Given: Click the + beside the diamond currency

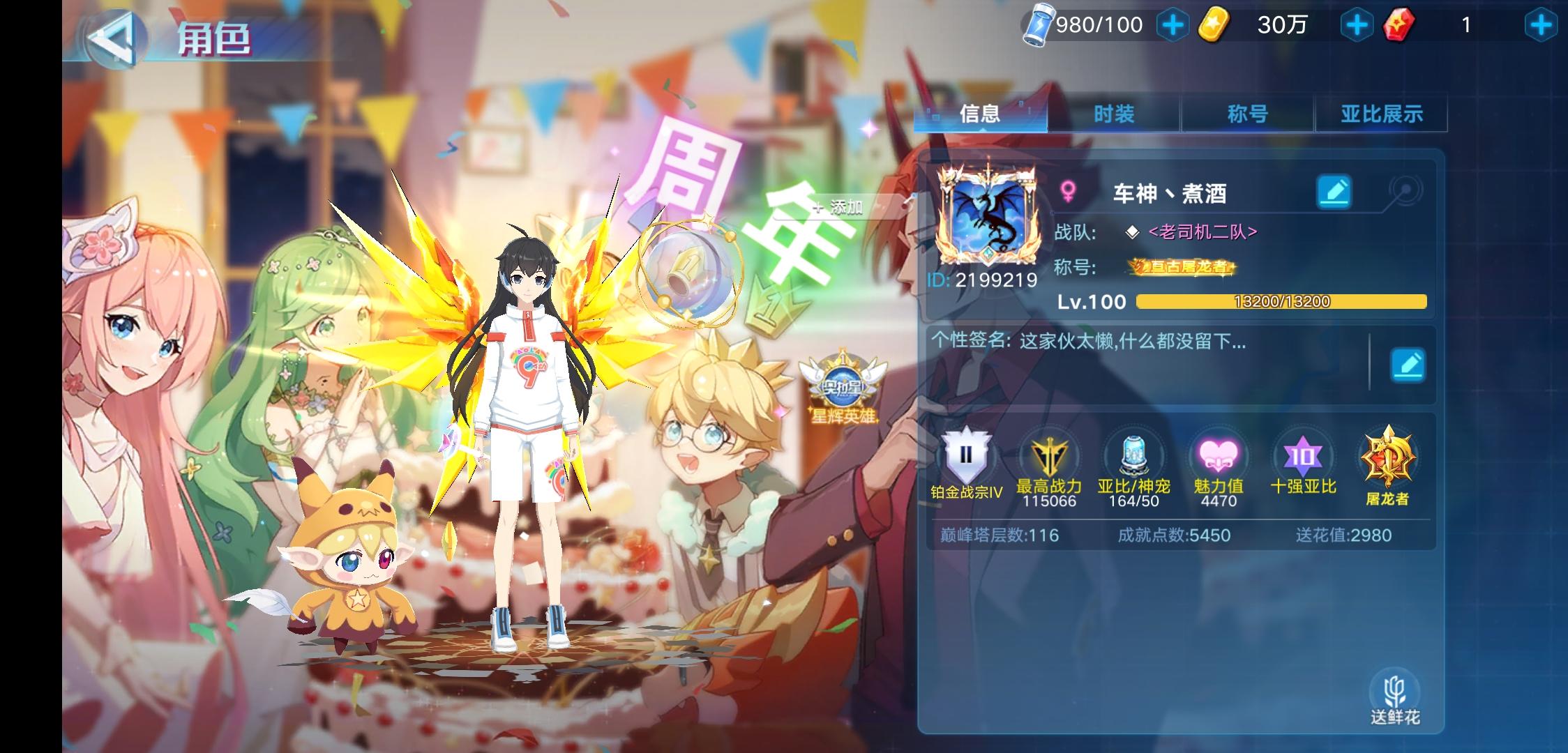Looking at the screenshot, I should pos(1174,24).
